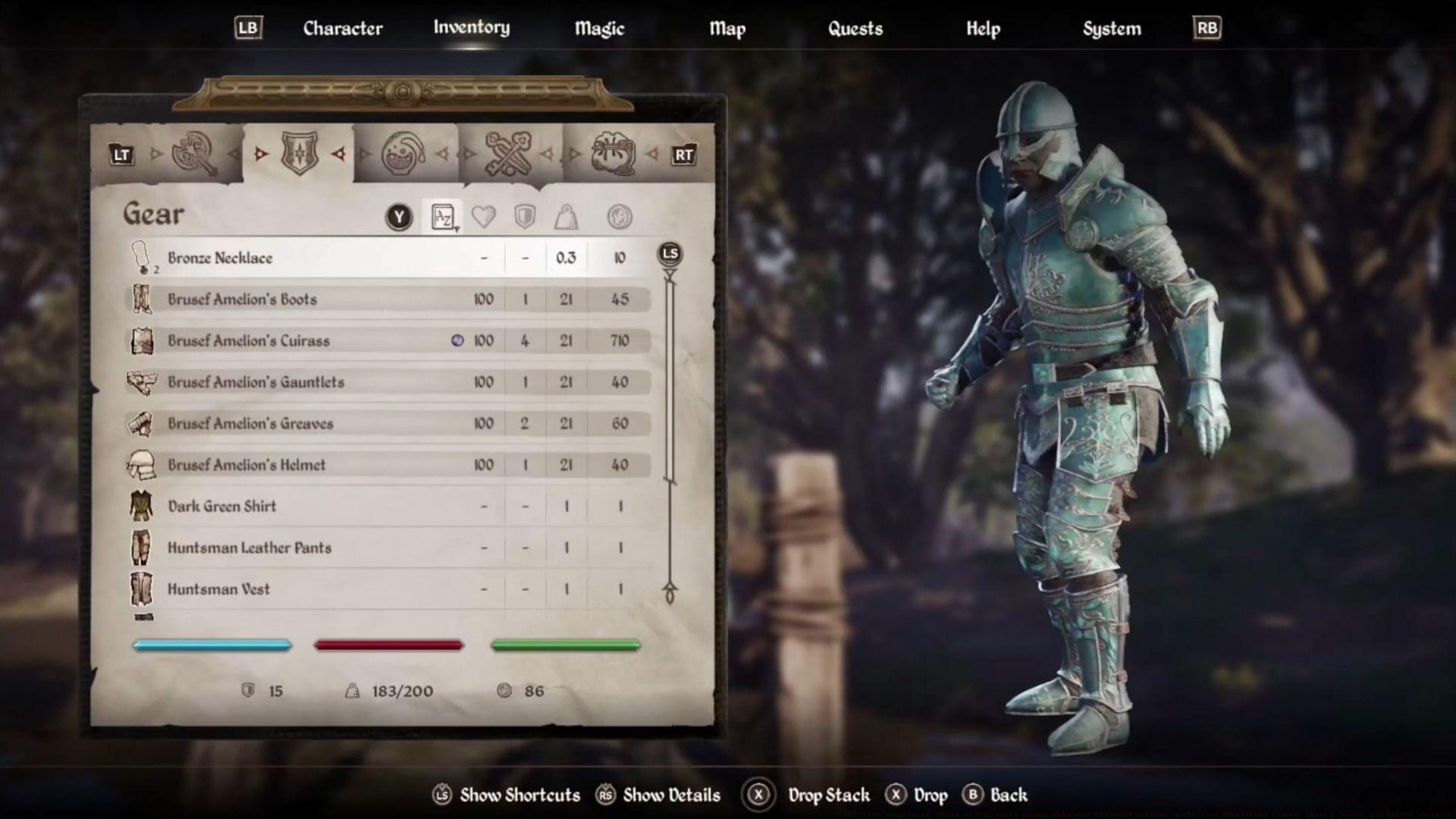Select the crossed keys miscellaneous category
Viewport: 1456px width, 819px height.
coord(507,154)
